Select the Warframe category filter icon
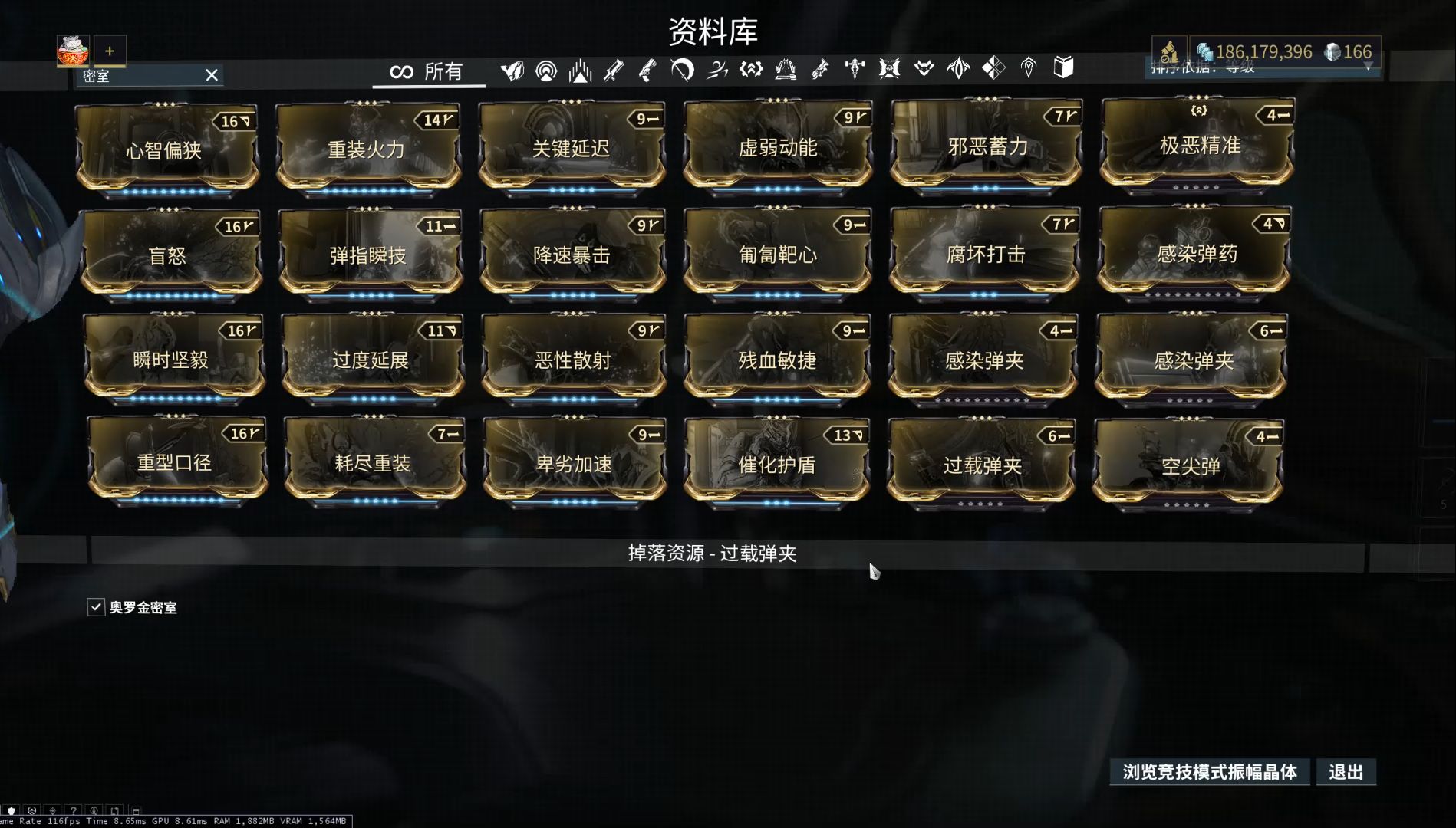 512,69
